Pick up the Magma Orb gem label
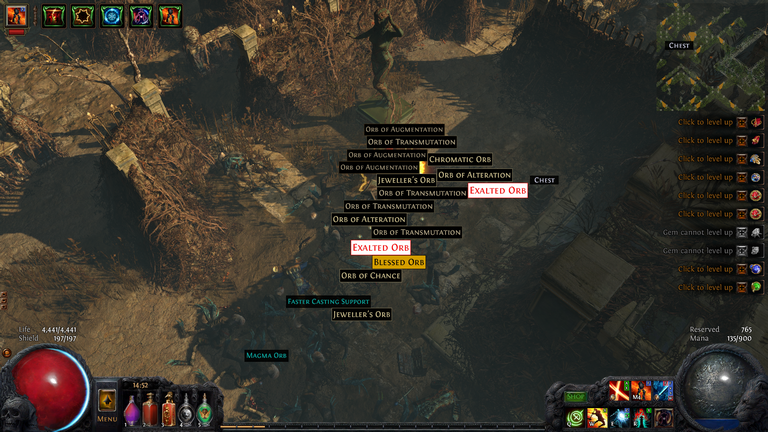This screenshot has width=768, height=432. coord(267,356)
